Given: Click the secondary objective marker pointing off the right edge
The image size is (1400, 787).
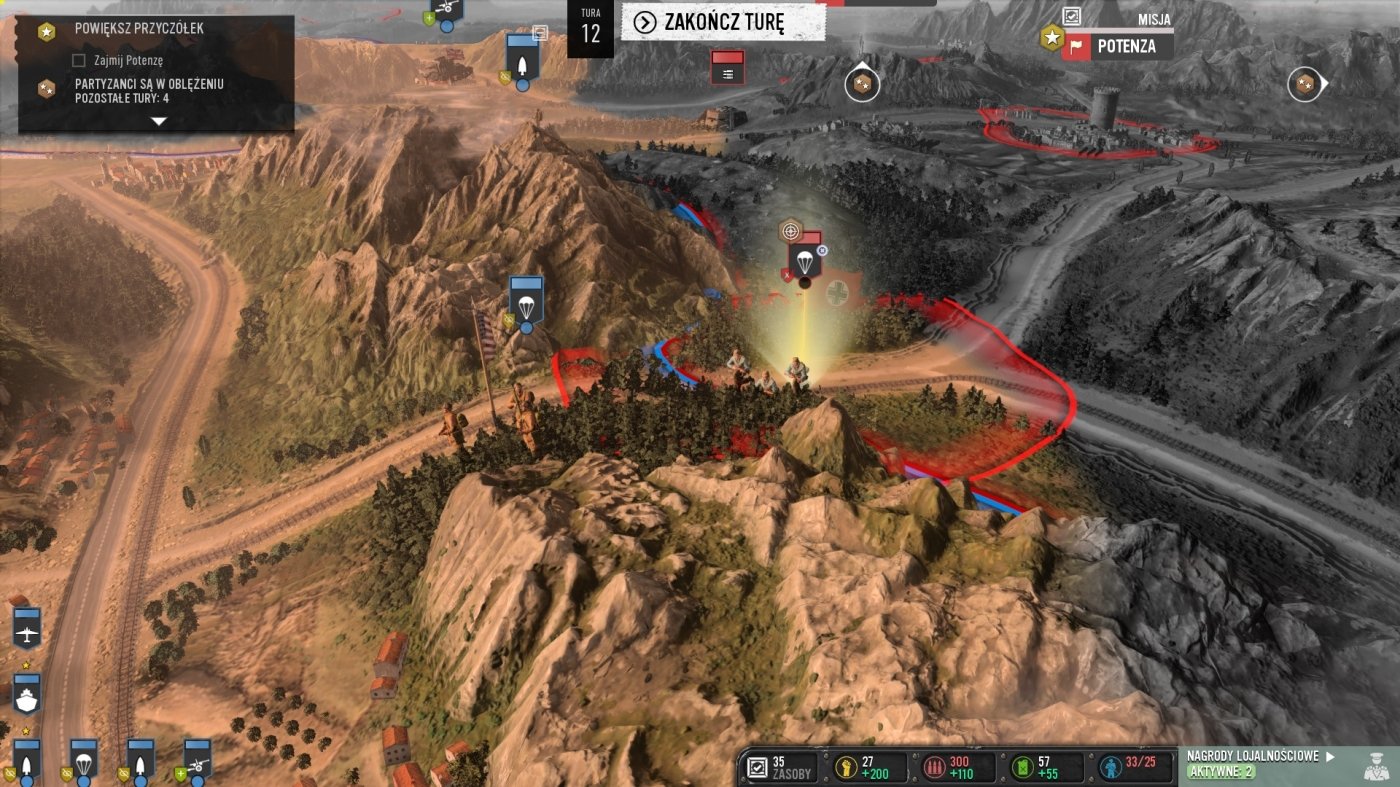Looking at the screenshot, I should [1304, 85].
